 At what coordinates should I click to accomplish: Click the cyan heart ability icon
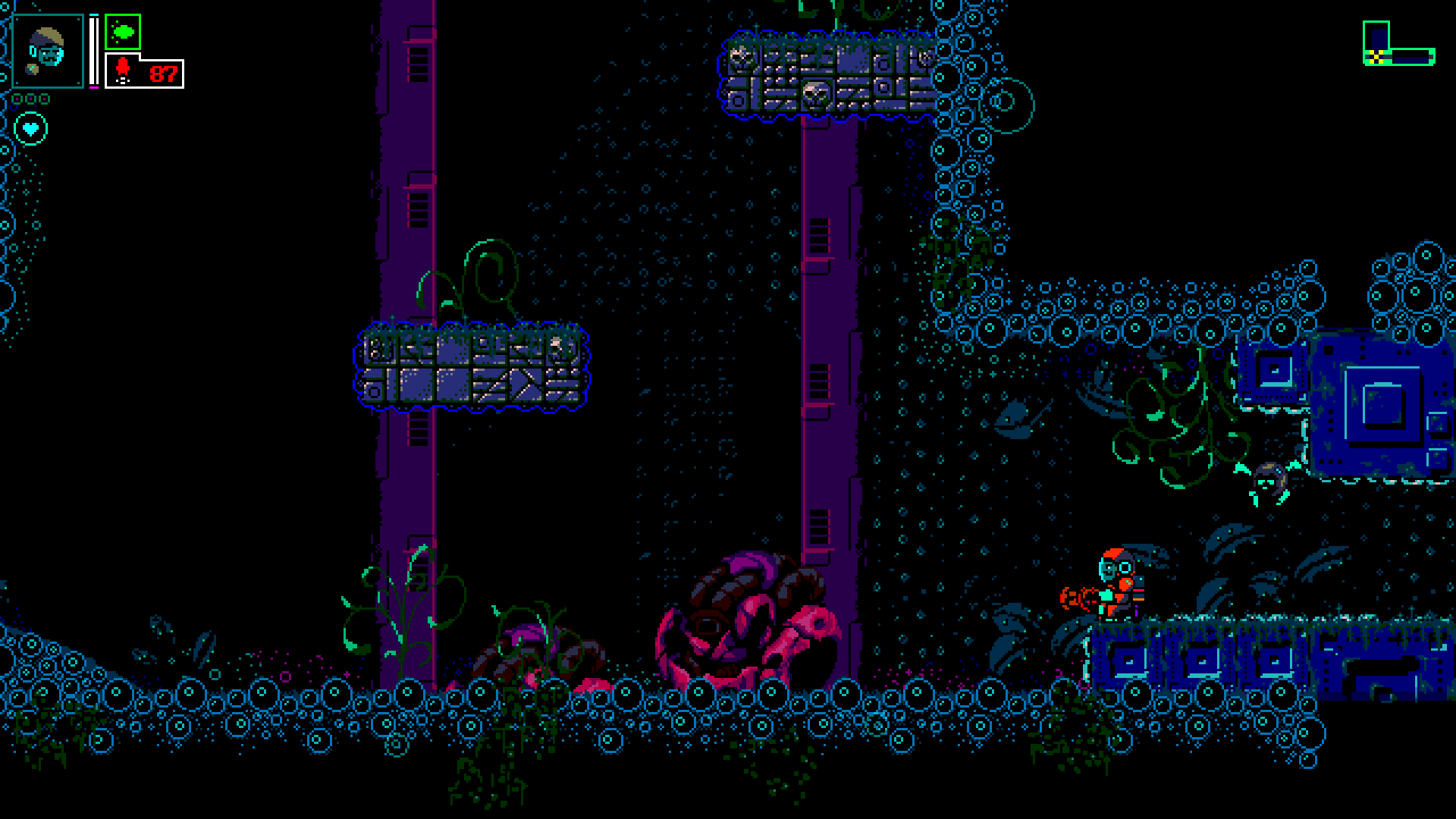[x=31, y=129]
